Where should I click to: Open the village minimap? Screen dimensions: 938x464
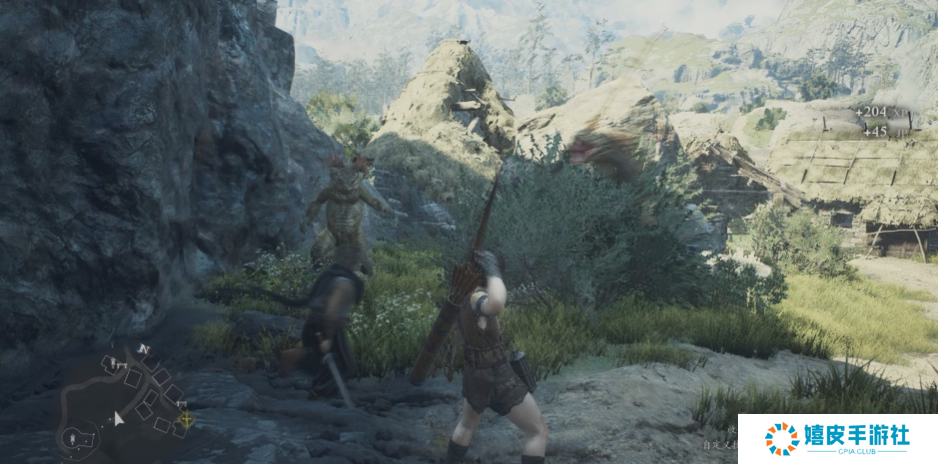(x=125, y=398)
